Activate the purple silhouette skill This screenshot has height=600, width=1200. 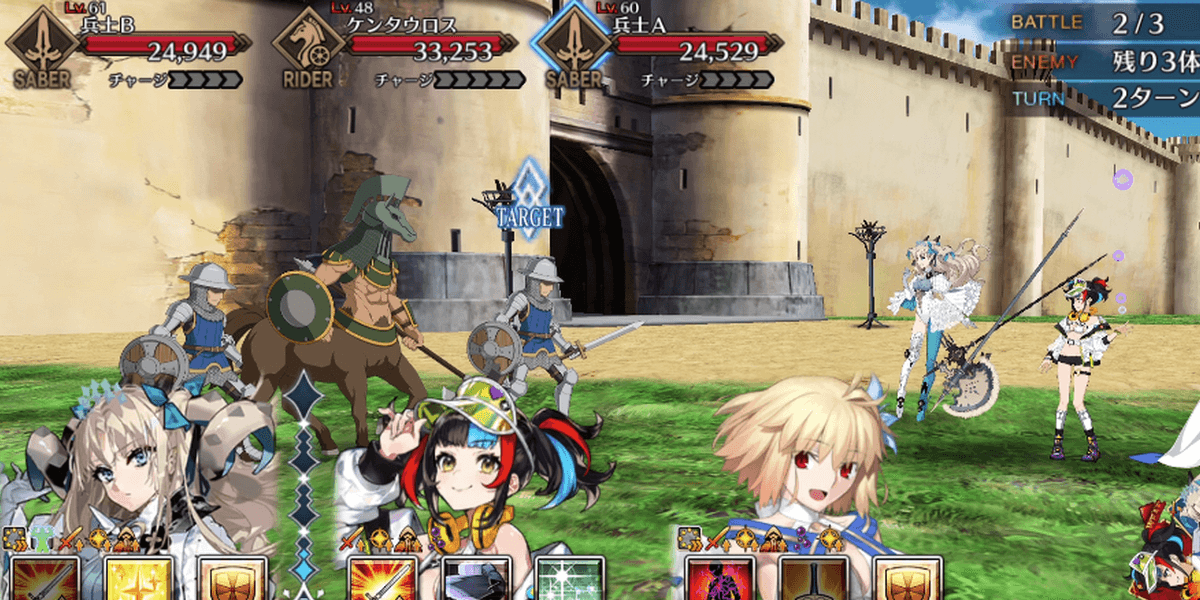[x=720, y=579]
